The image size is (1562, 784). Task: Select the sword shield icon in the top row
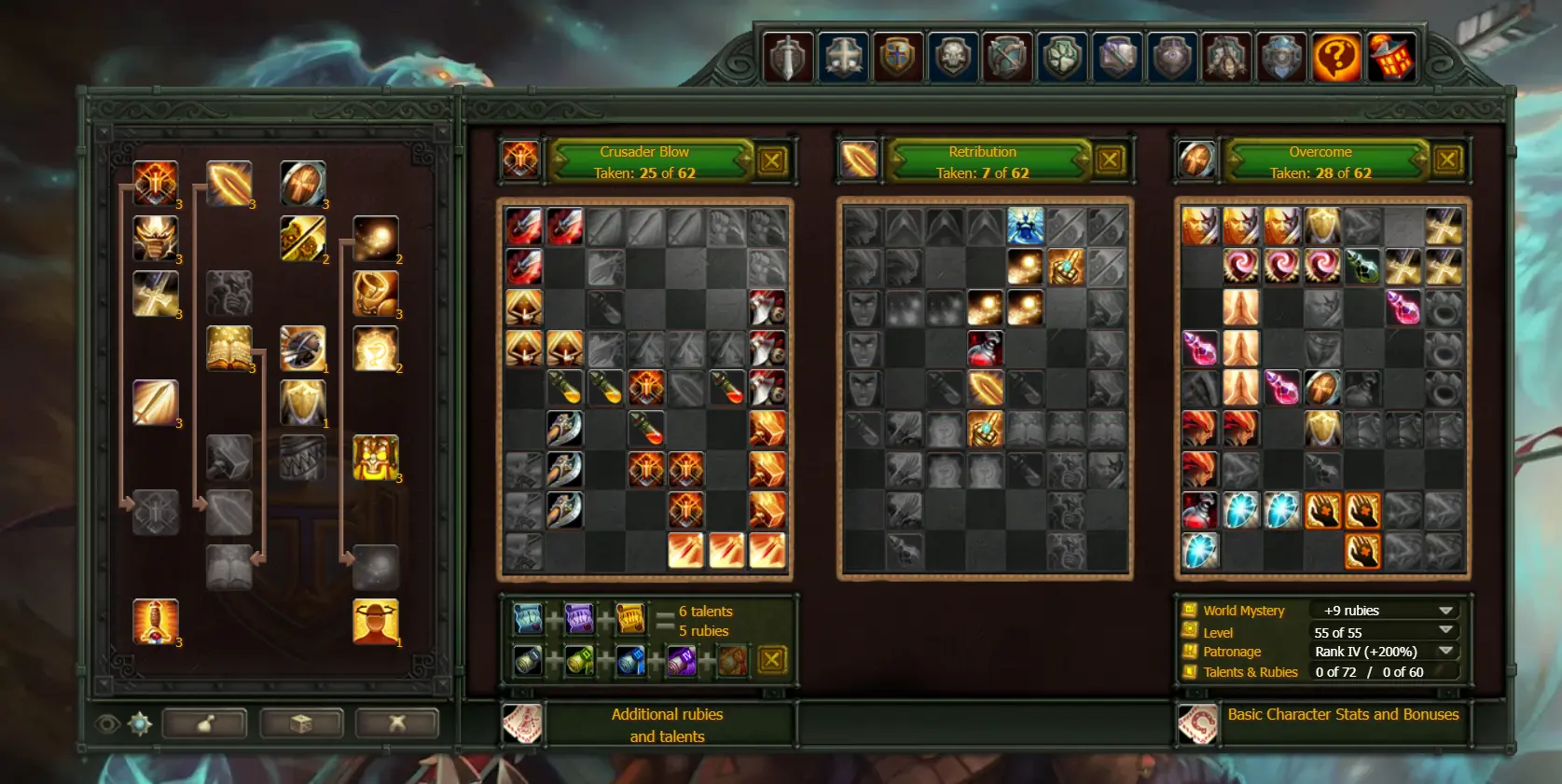point(788,56)
